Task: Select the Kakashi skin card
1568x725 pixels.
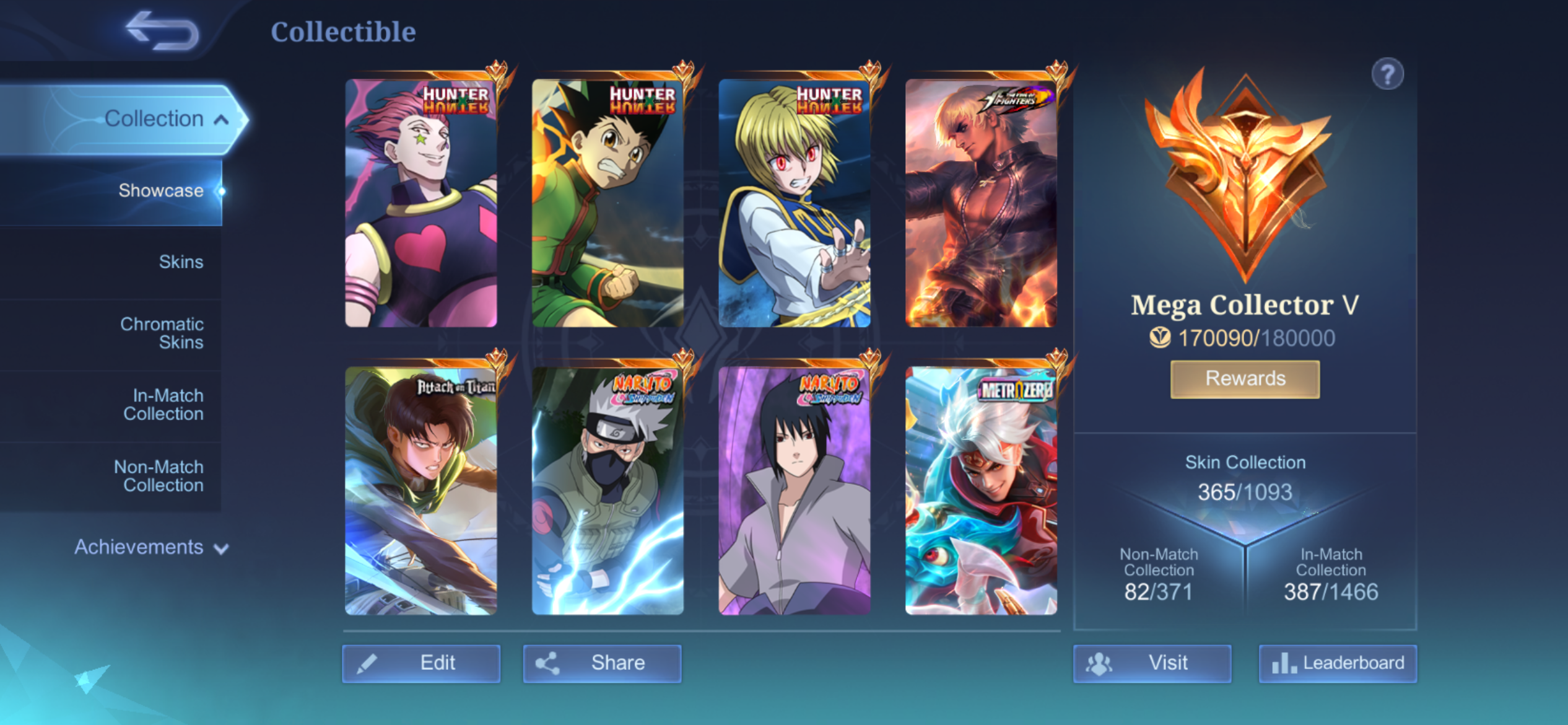Action: pyautogui.click(x=608, y=491)
